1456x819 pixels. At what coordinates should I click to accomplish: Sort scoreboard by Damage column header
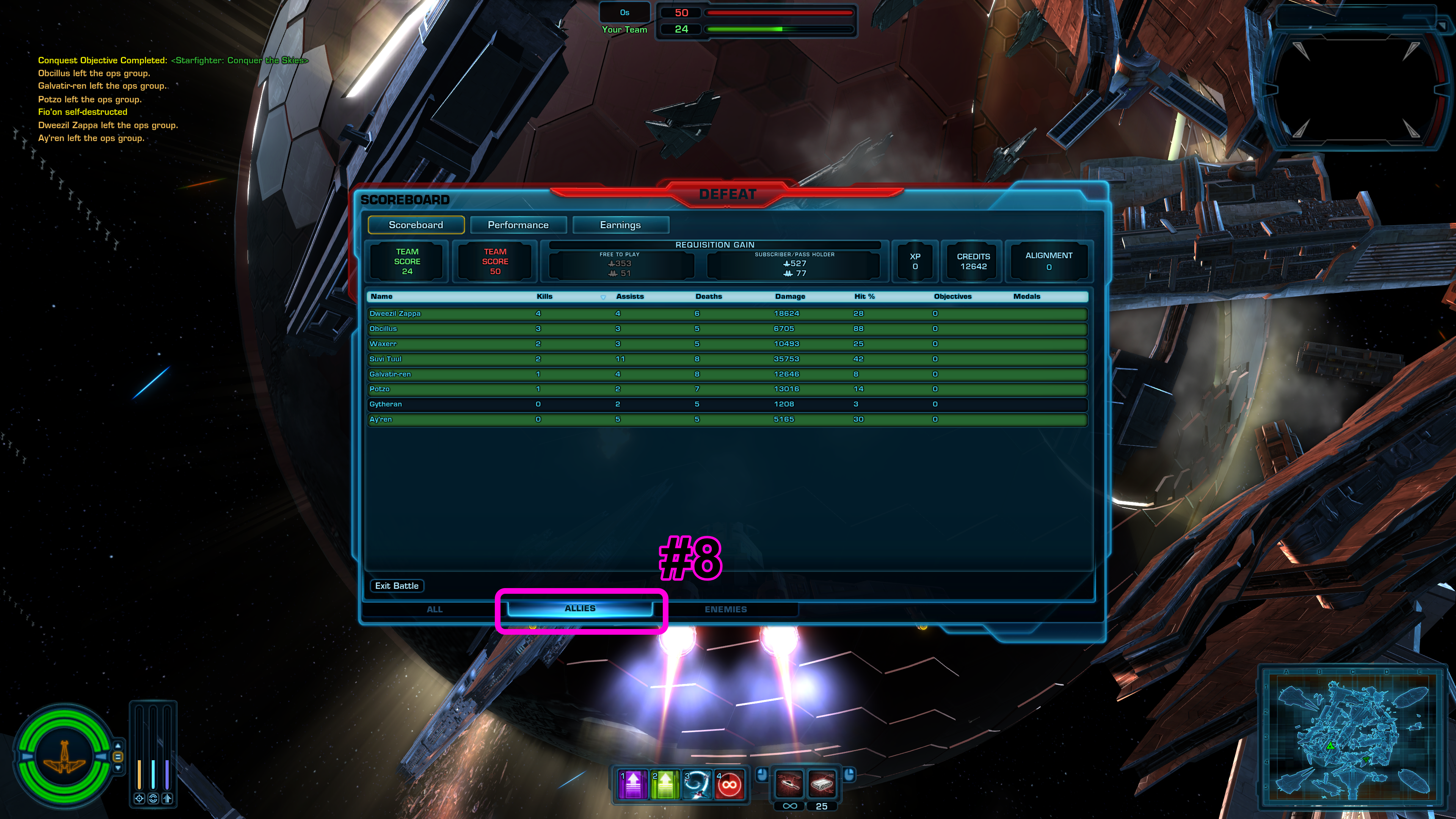click(789, 296)
